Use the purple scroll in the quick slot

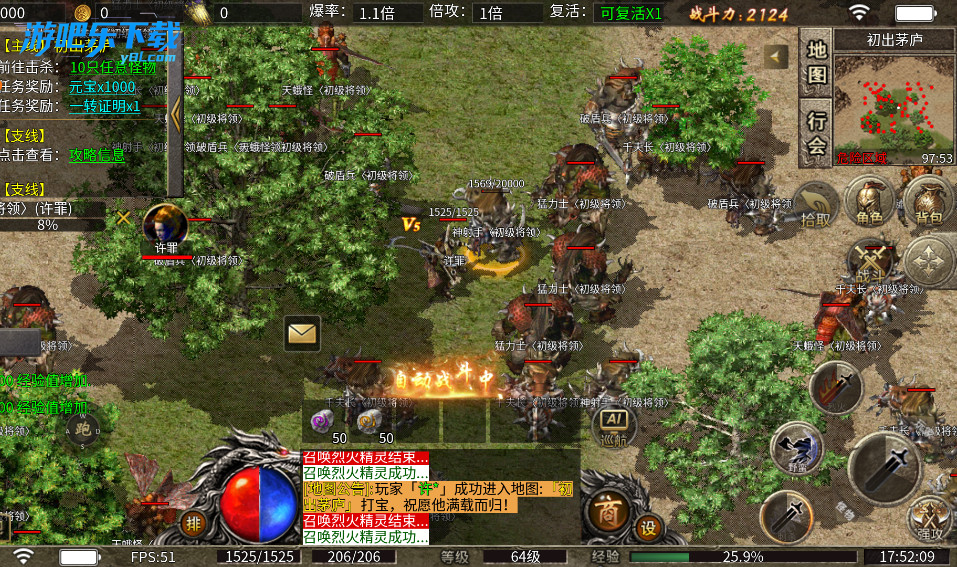[323, 422]
